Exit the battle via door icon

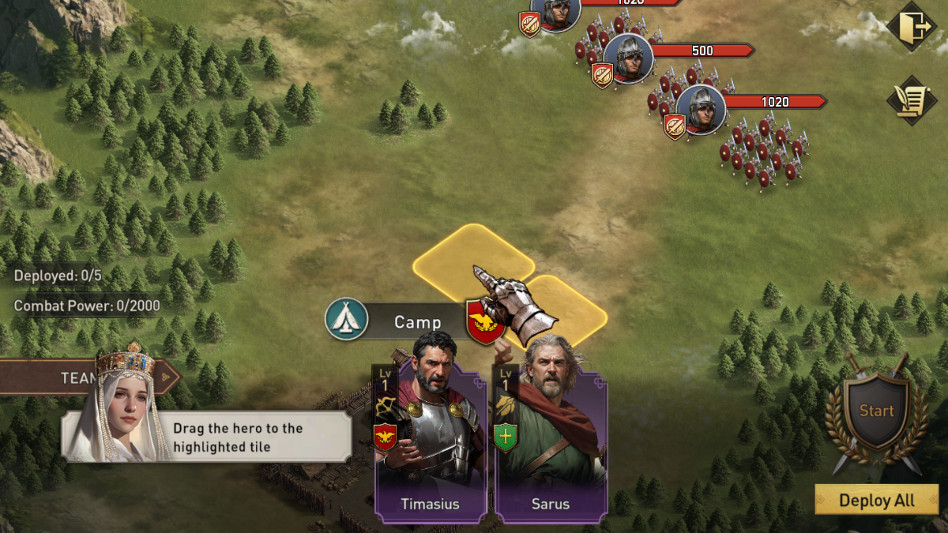911,28
